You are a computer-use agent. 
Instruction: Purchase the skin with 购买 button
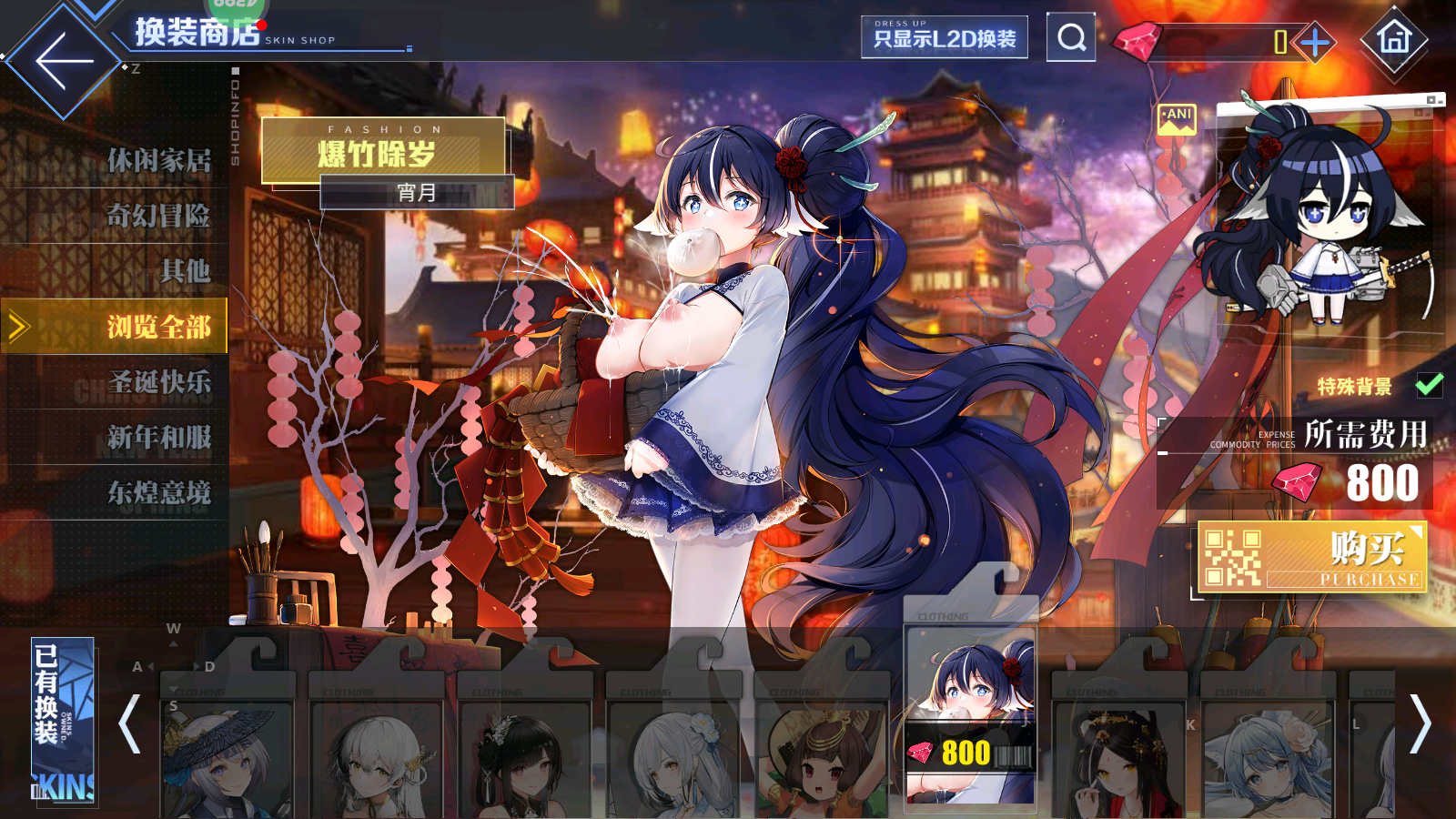tap(1311, 557)
